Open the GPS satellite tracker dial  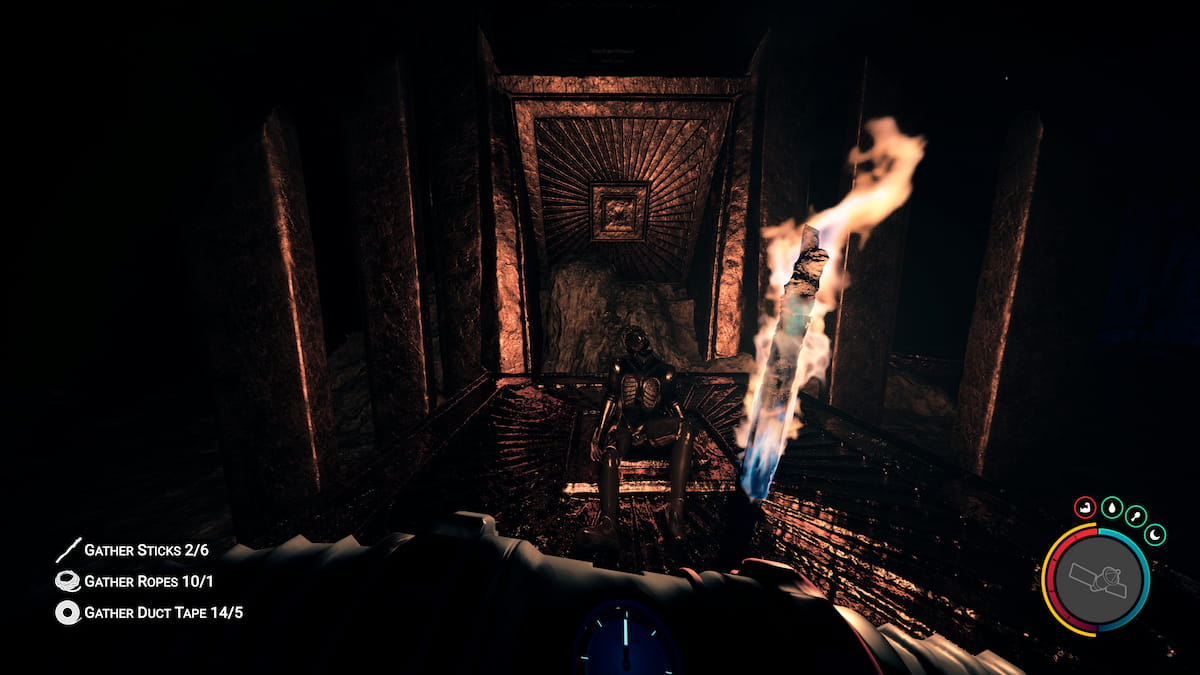(x=1097, y=580)
